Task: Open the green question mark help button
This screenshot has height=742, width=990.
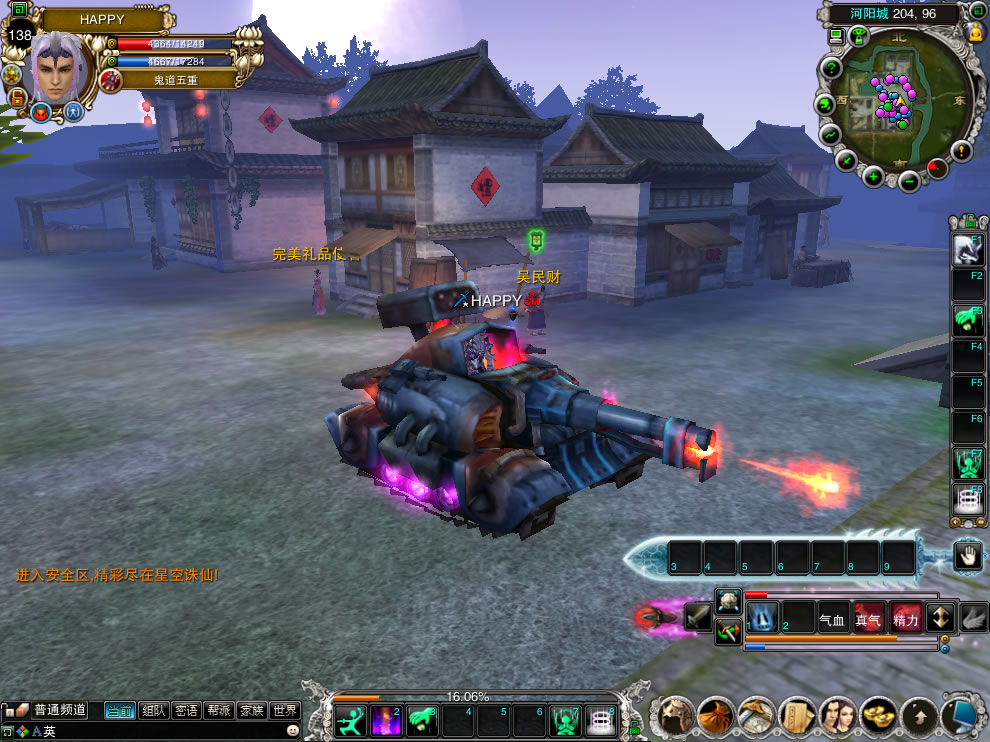Action: (x=830, y=68)
